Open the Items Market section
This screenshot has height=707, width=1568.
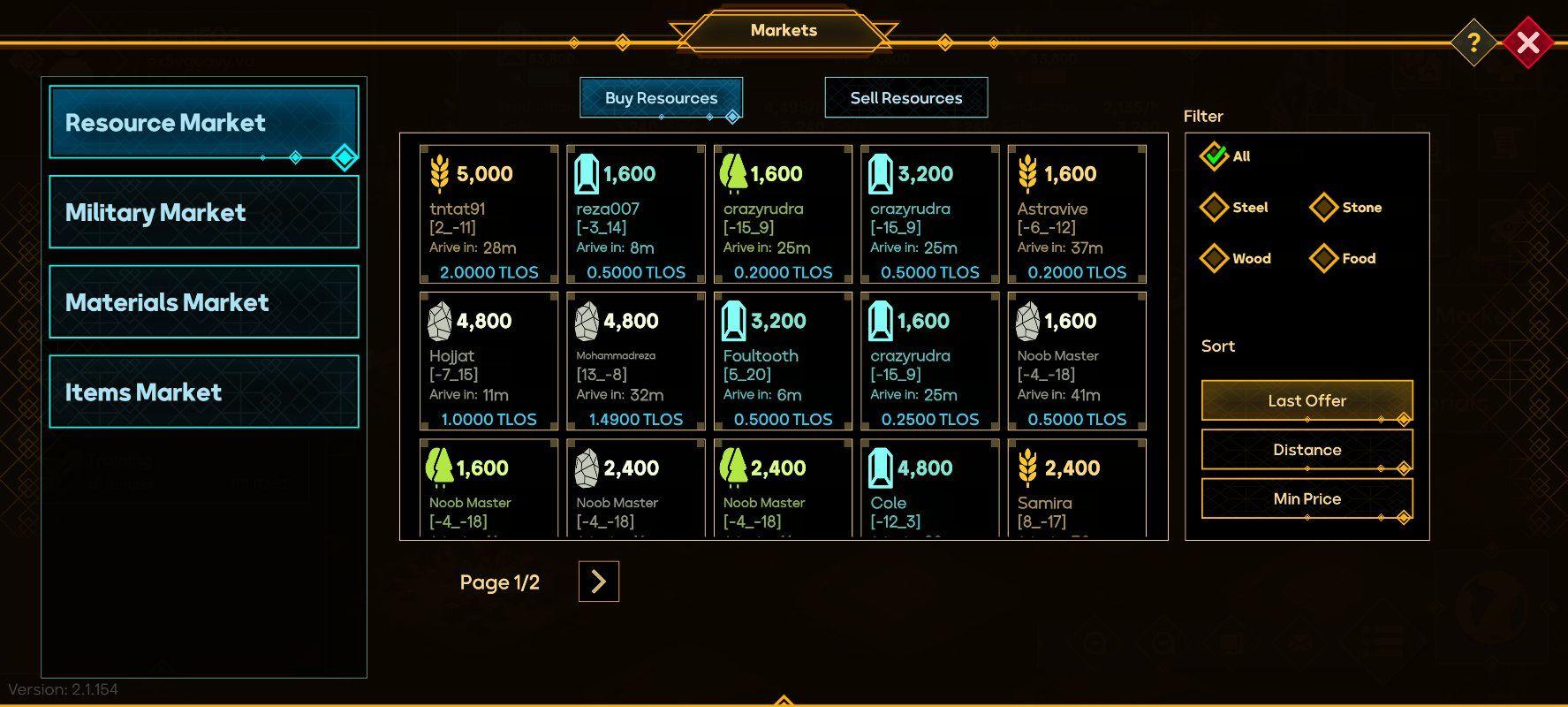click(x=204, y=391)
